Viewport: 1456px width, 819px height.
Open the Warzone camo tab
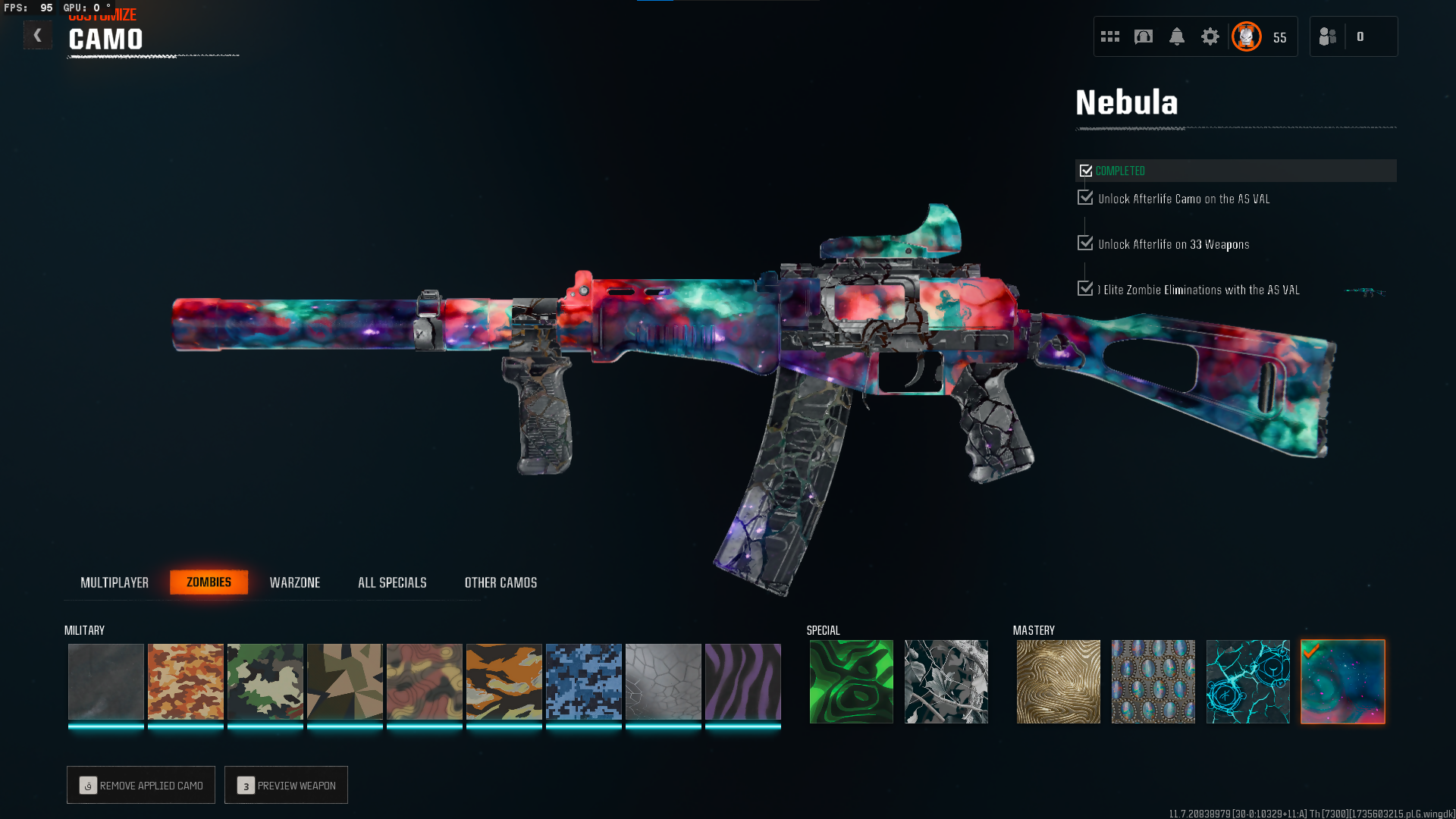tap(295, 582)
